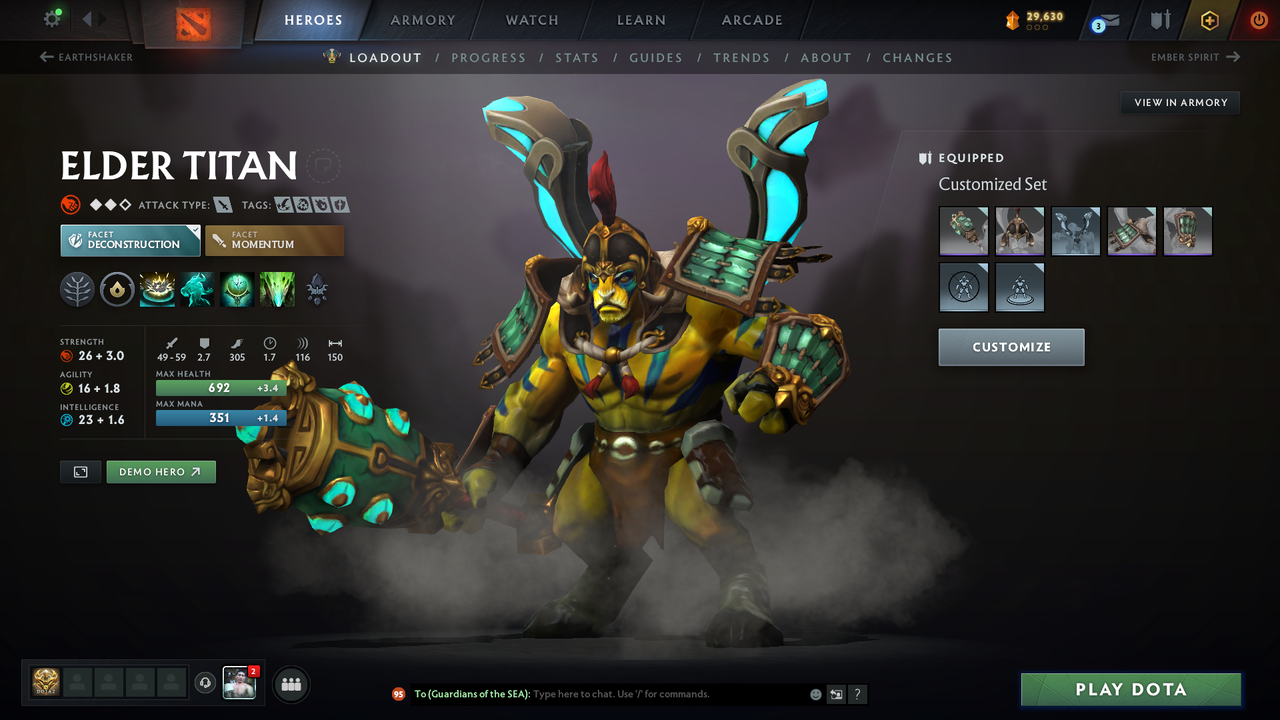The image size is (1280, 720).
Task: Click the DEMO HERO button
Action: (160, 471)
